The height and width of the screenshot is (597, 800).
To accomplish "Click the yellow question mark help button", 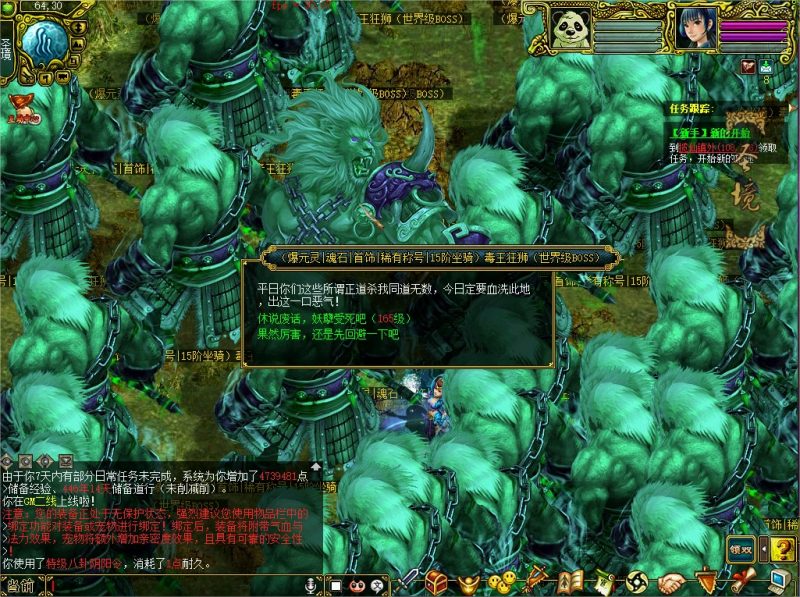I will [x=784, y=548].
